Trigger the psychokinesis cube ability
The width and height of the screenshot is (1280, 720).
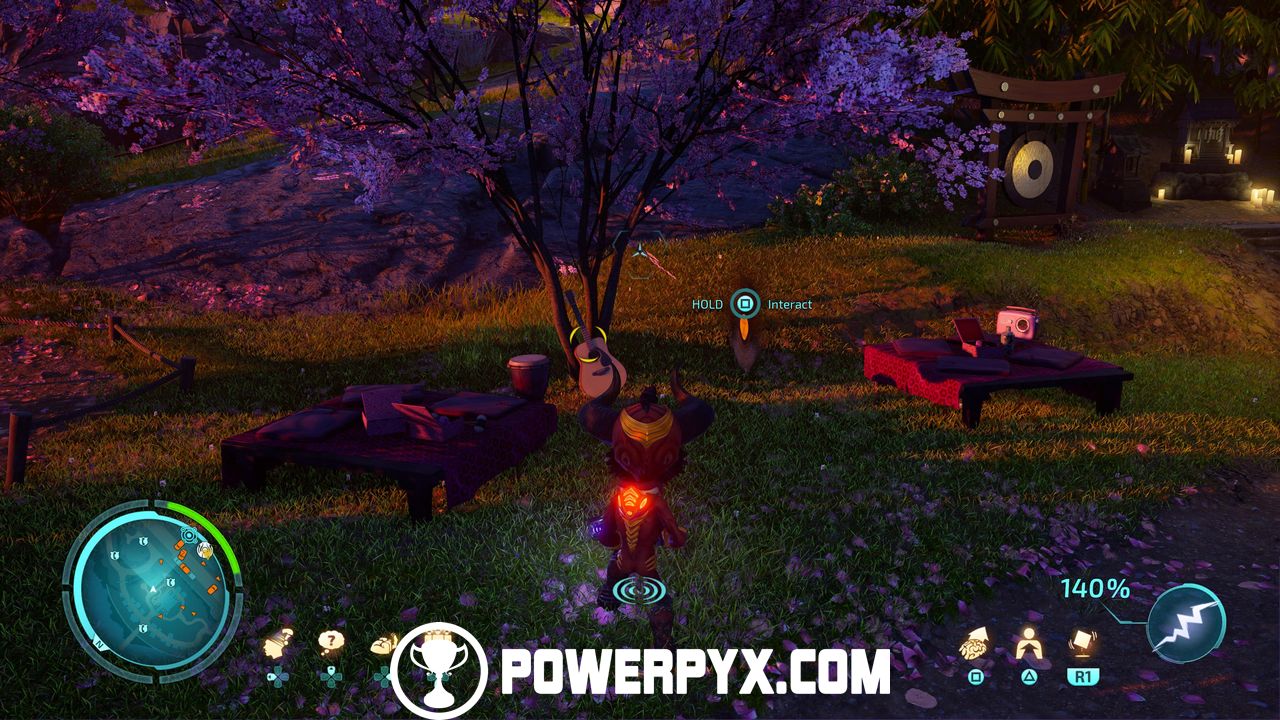(1080, 643)
